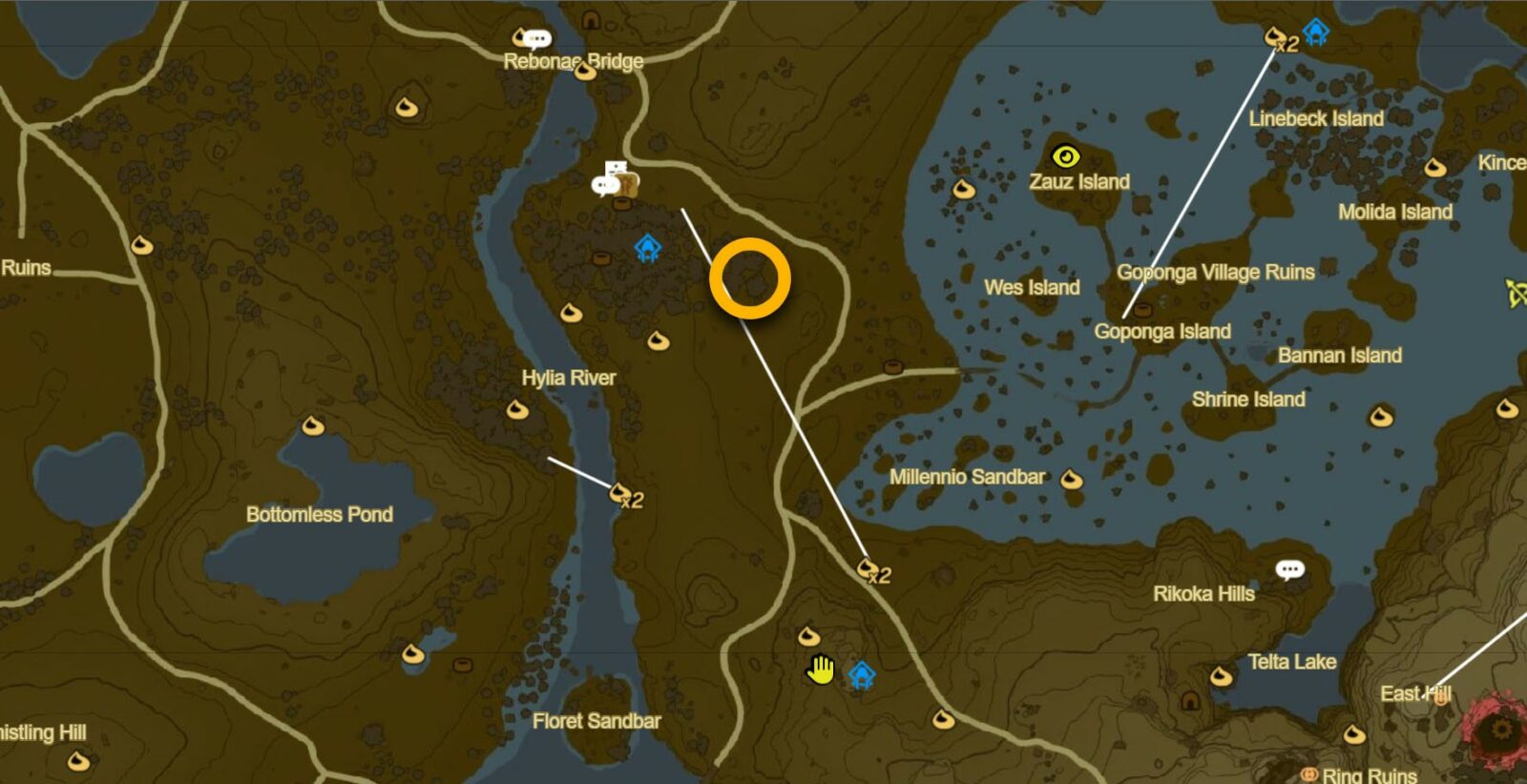The width and height of the screenshot is (1527, 784).
Task: Select the yellow eye marker on Zauz Island
Action: coord(1065,156)
